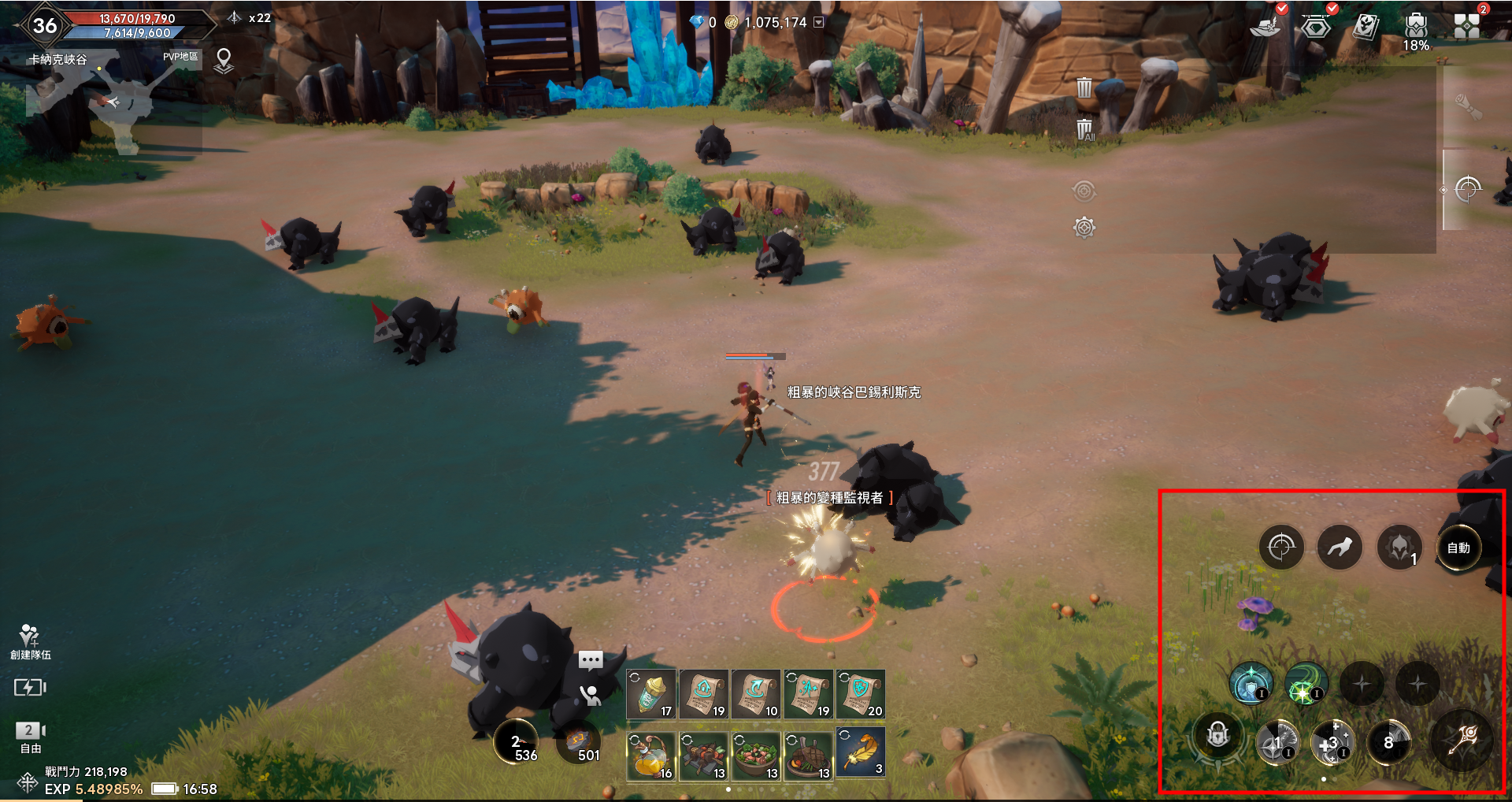The height and width of the screenshot is (802, 1512).
Task: Eat the salad bowl food item
Action: coord(756,756)
